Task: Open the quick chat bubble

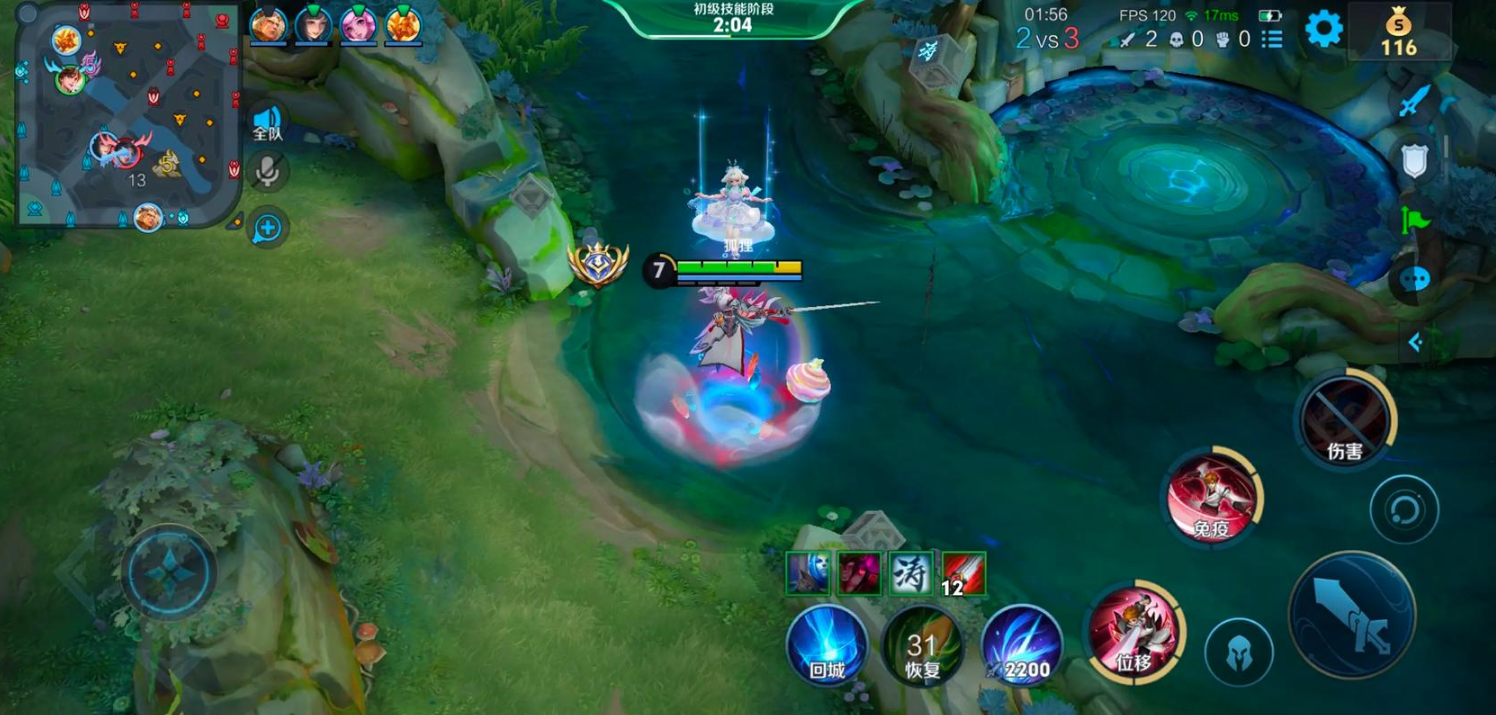Action: 1415,280
